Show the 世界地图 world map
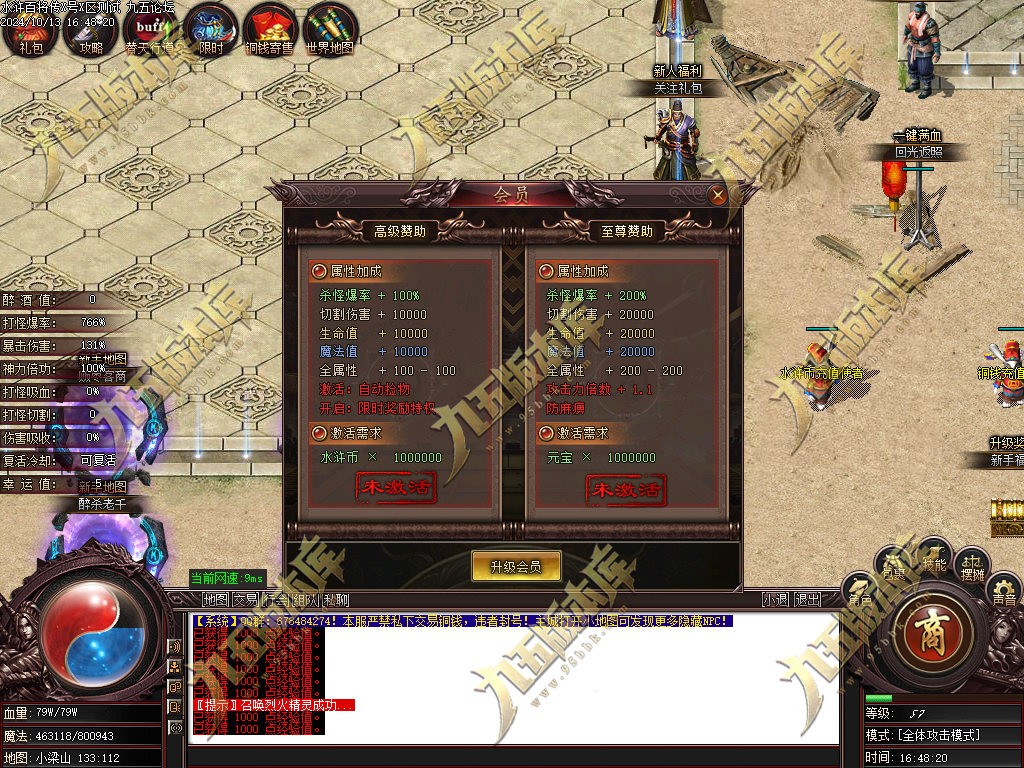 tap(330, 30)
